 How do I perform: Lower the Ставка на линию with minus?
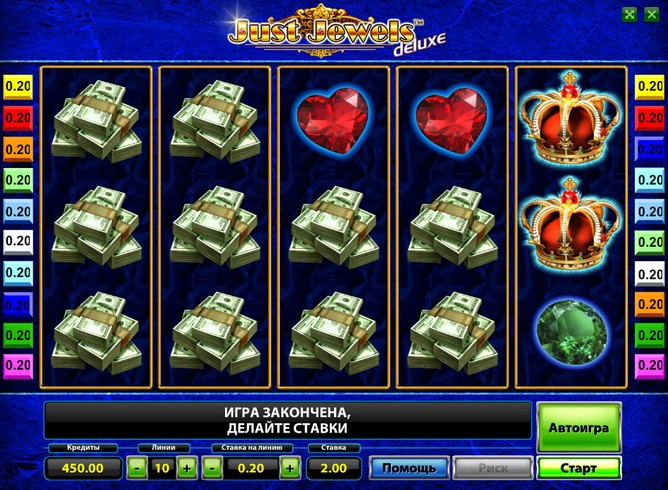(213, 467)
